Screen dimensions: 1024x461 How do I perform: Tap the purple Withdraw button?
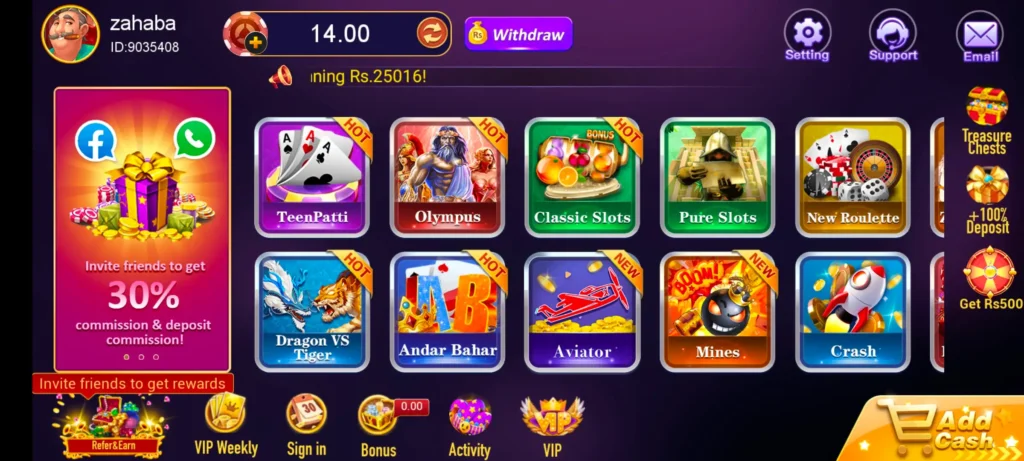[x=518, y=34]
